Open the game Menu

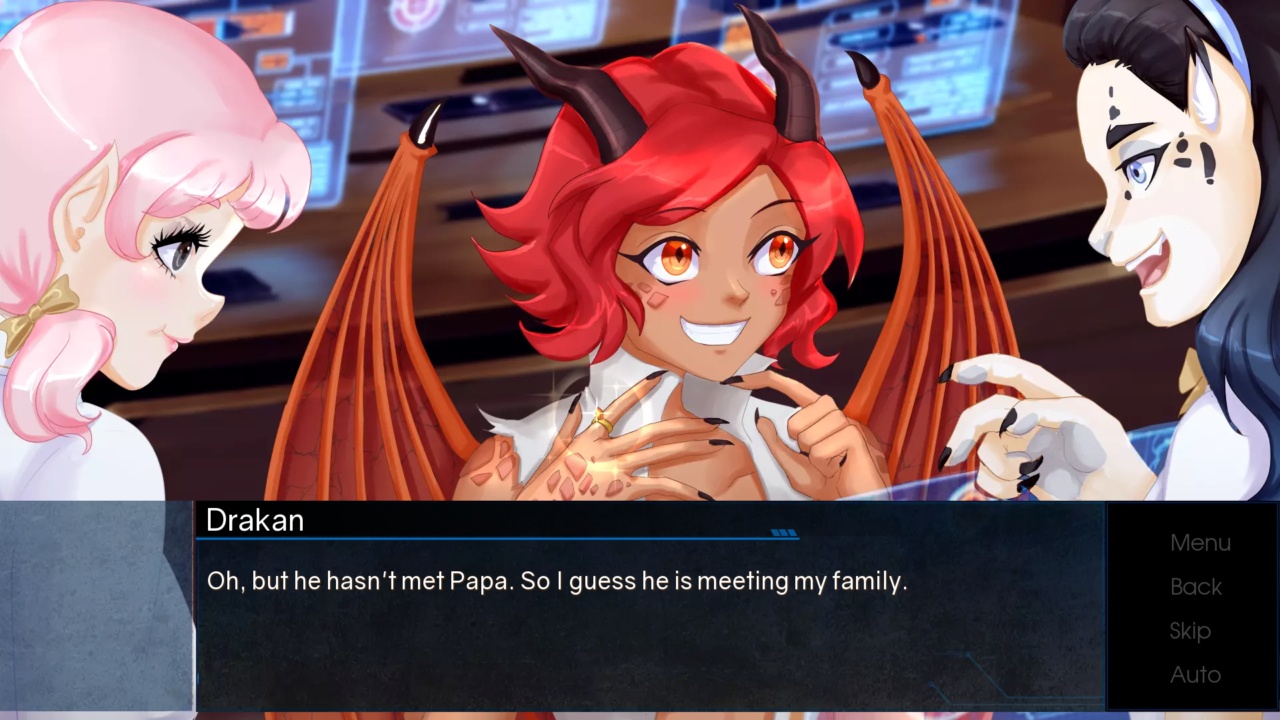(1199, 542)
